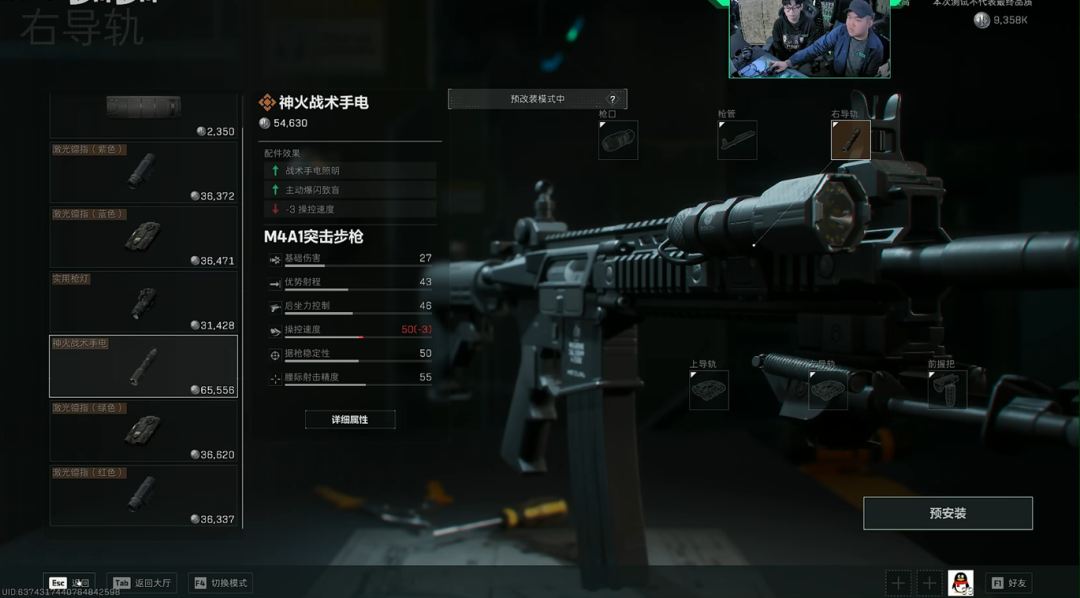Select the 神火战术手电 tactical flashlight row
Viewport: 1080px width, 598px height.
[x=143, y=366]
